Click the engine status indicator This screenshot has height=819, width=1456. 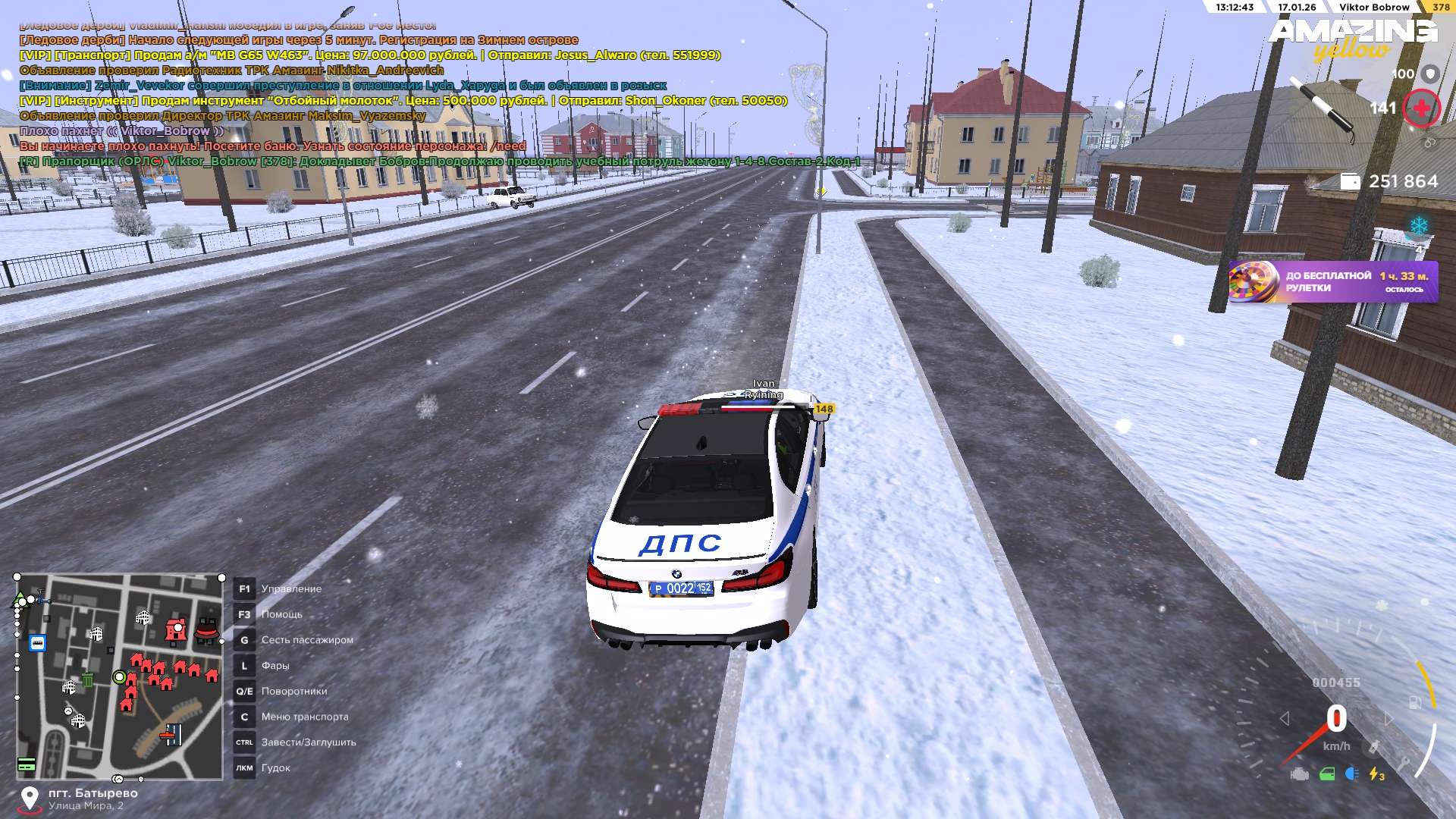tap(1300, 774)
